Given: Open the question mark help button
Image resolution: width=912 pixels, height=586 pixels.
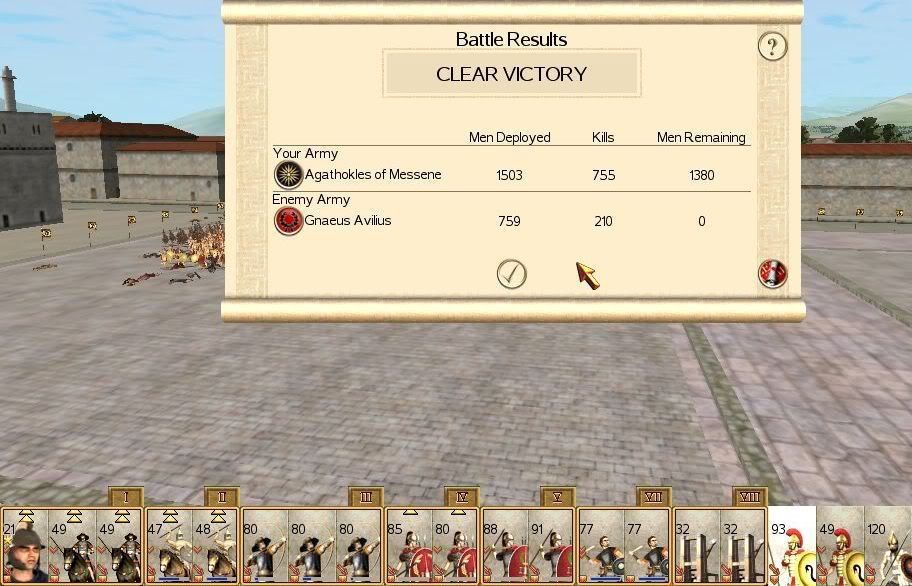Looking at the screenshot, I should point(771,46).
